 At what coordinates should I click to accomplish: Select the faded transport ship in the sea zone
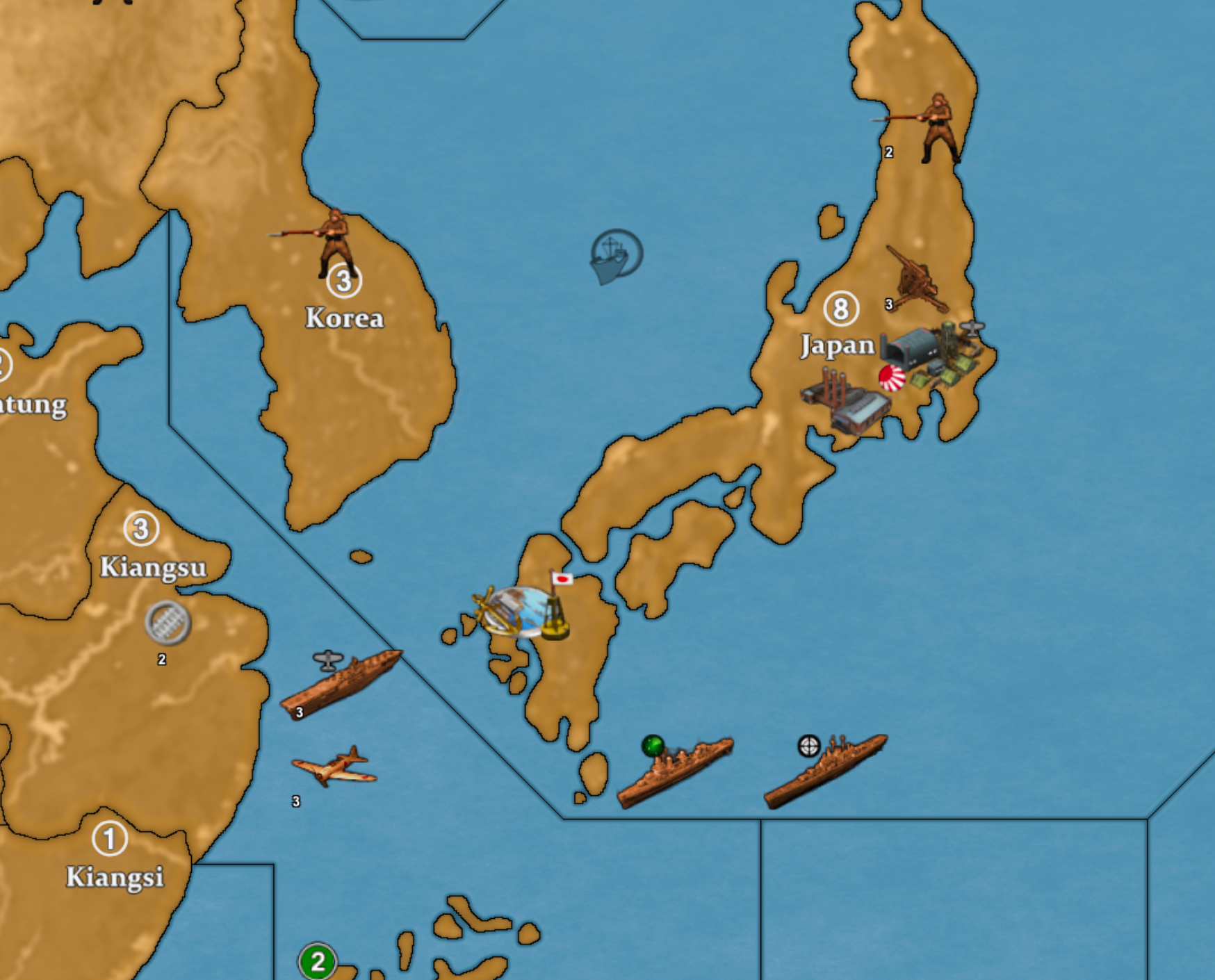(610, 257)
